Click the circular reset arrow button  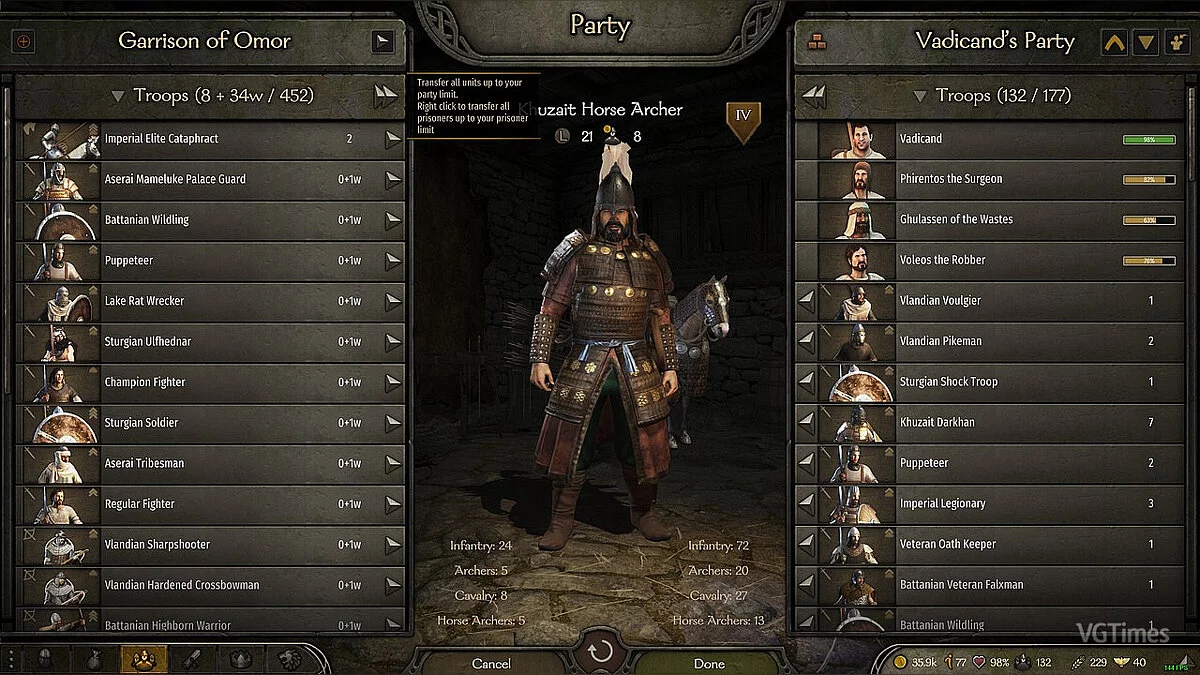click(600, 653)
